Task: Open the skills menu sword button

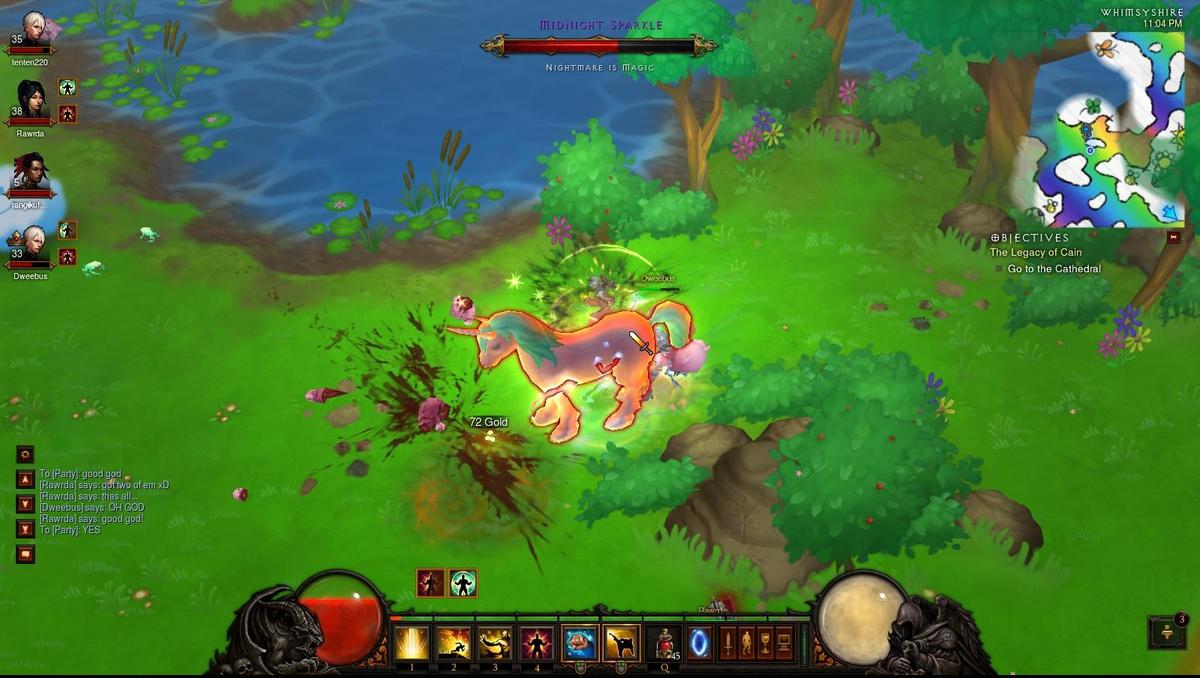Action: [727, 643]
